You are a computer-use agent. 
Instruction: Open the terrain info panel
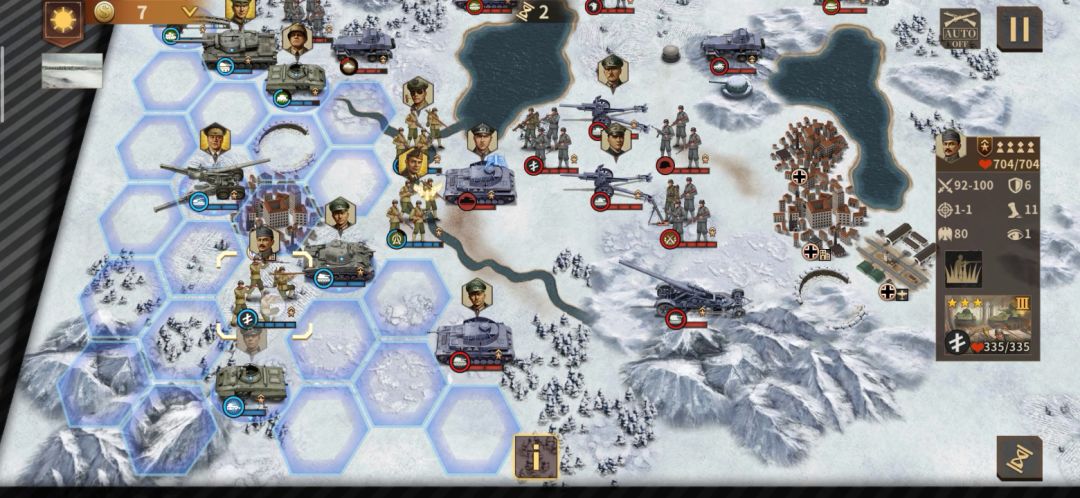pyautogui.click(x=535, y=457)
